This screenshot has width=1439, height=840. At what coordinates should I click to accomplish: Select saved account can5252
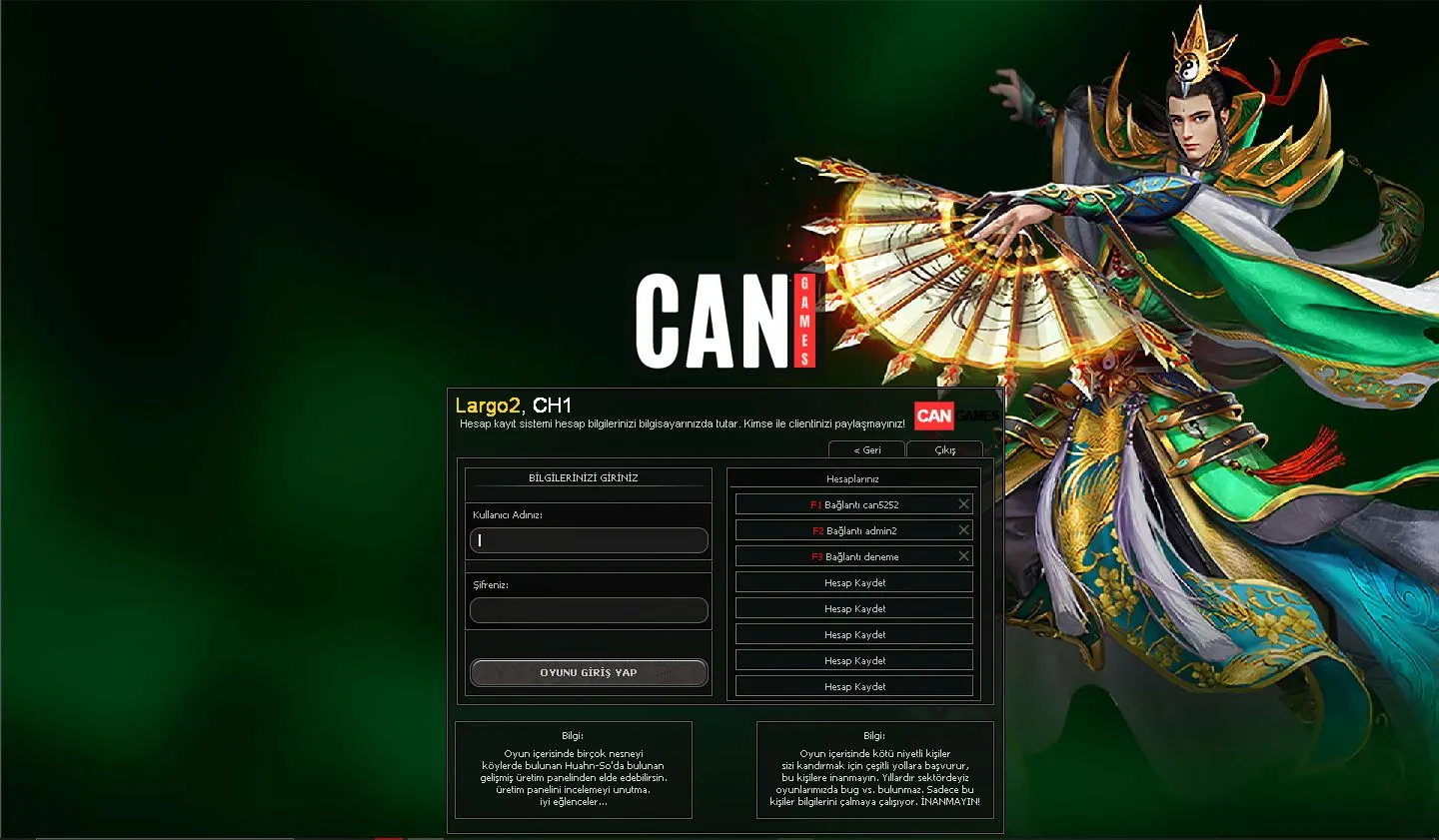pyautogui.click(x=844, y=504)
